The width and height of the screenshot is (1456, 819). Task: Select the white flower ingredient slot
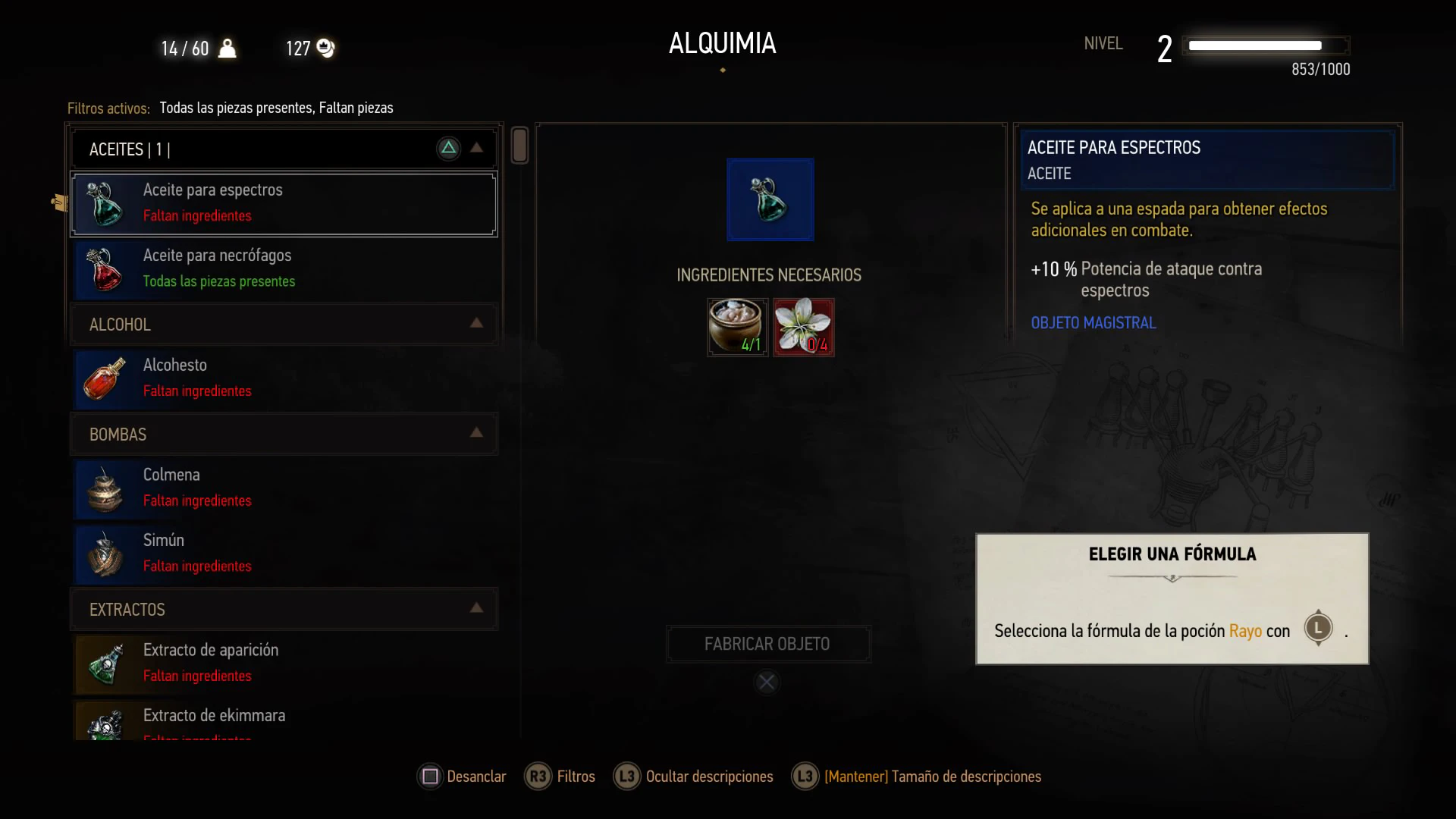(x=803, y=327)
